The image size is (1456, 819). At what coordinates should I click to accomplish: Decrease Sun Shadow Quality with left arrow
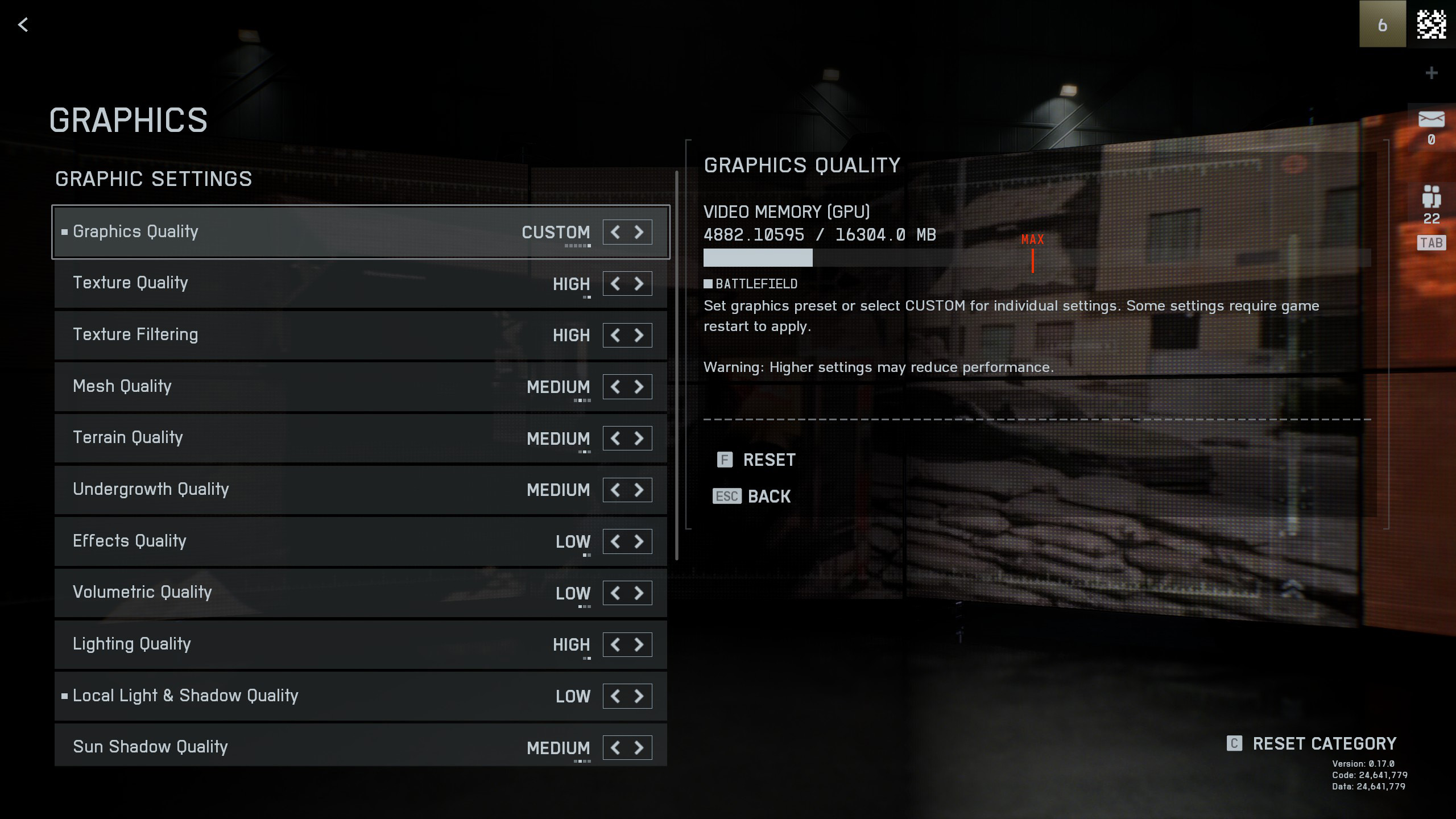click(x=615, y=747)
